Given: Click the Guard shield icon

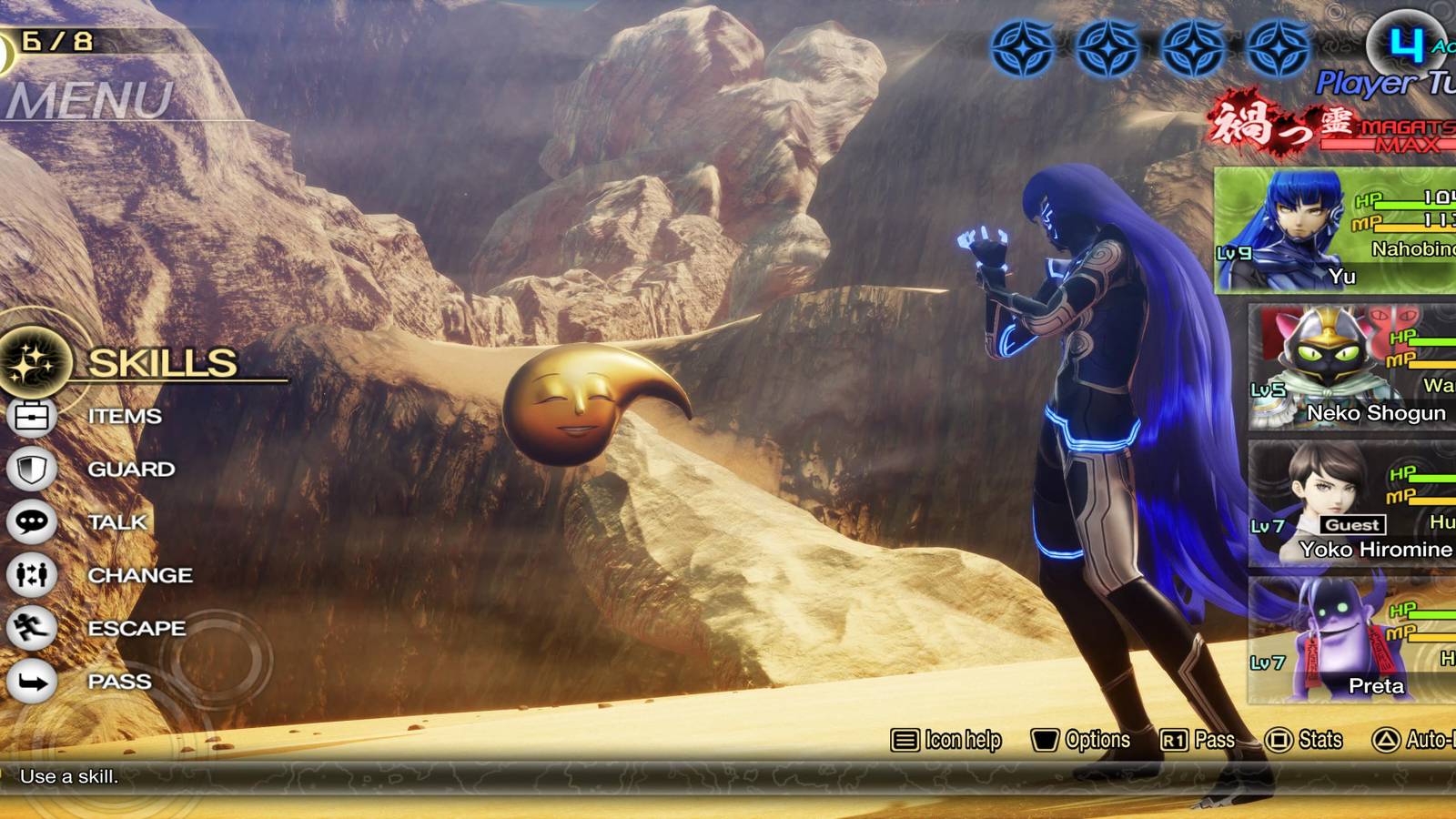Looking at the screenshot, I should pyautogui.click(x=32, y=469).
